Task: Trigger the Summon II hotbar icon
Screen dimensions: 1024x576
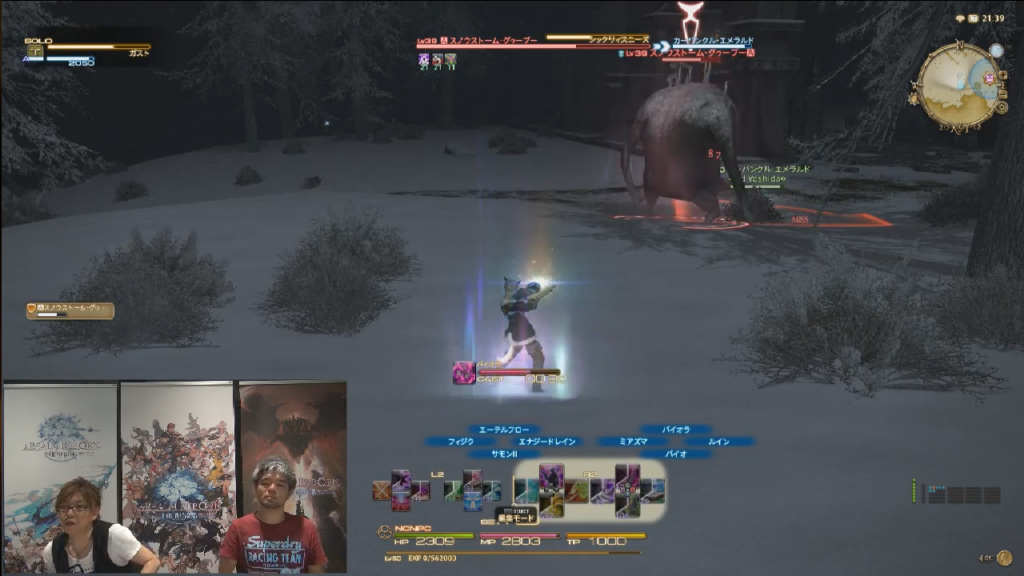Action: [551, 506]
